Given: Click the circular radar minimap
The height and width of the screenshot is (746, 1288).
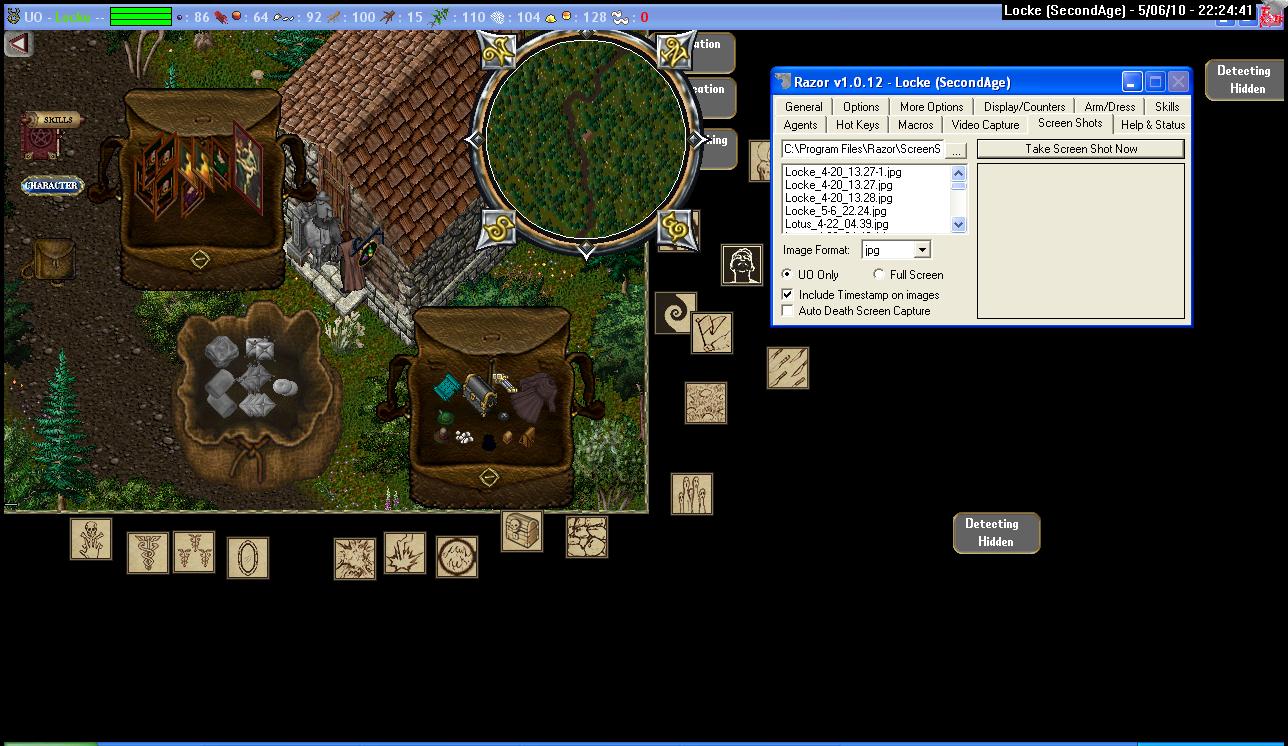Looking at the screenshot, I should tap(586, 140).
